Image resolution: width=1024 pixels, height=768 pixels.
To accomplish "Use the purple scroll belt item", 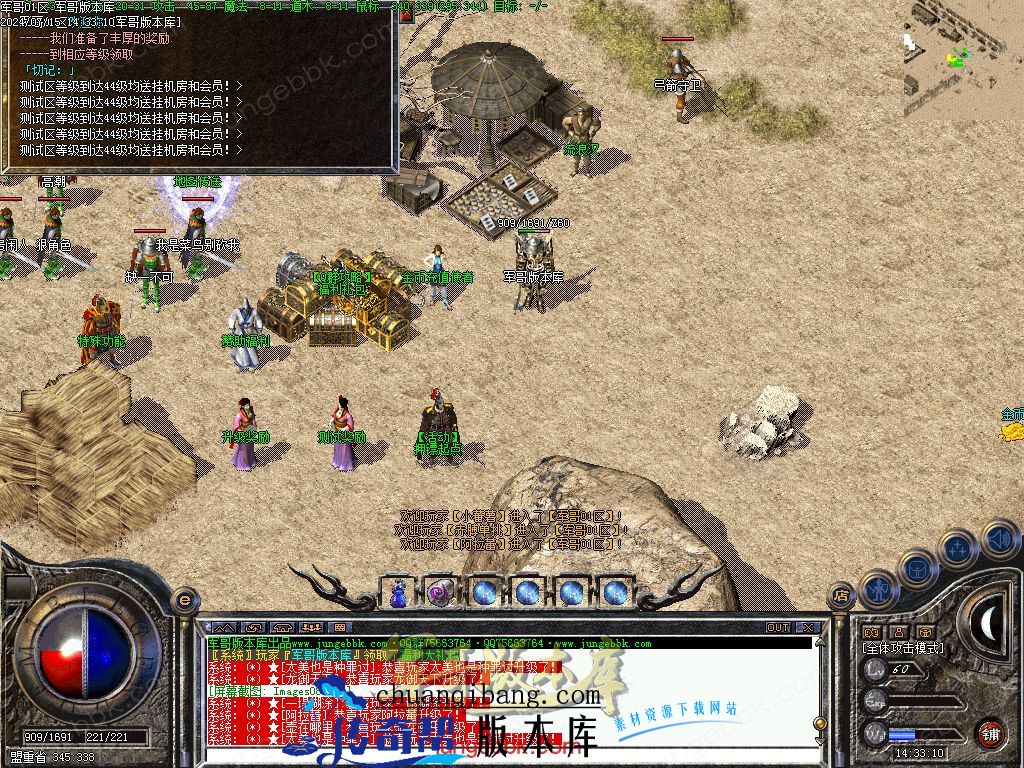I will [x=441, y=592].
